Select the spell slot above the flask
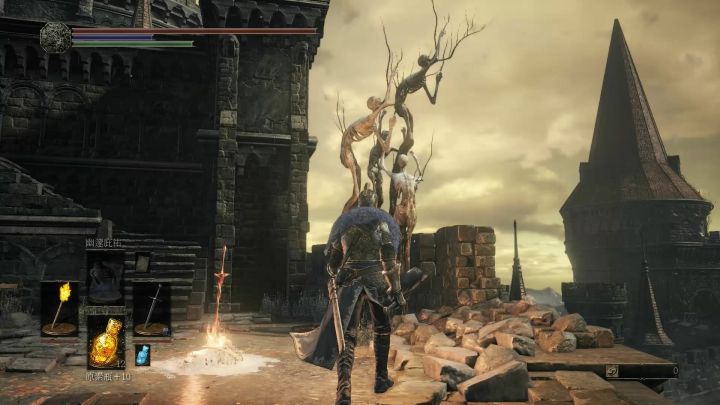 click(105, 277)
